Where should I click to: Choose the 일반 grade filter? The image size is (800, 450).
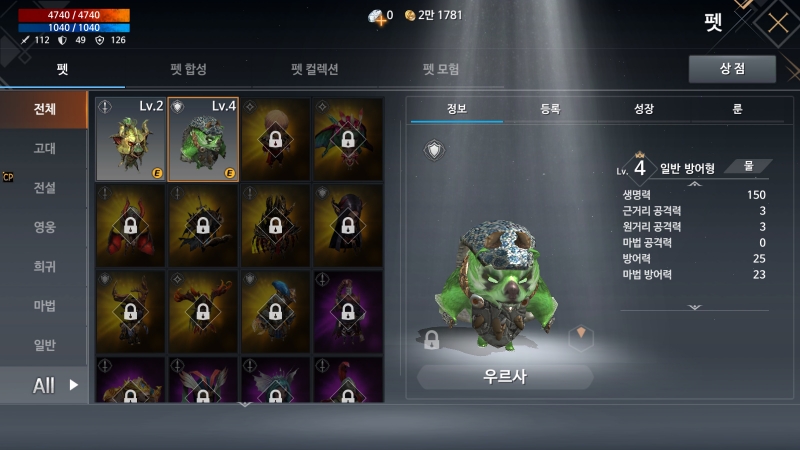[44, 345]
